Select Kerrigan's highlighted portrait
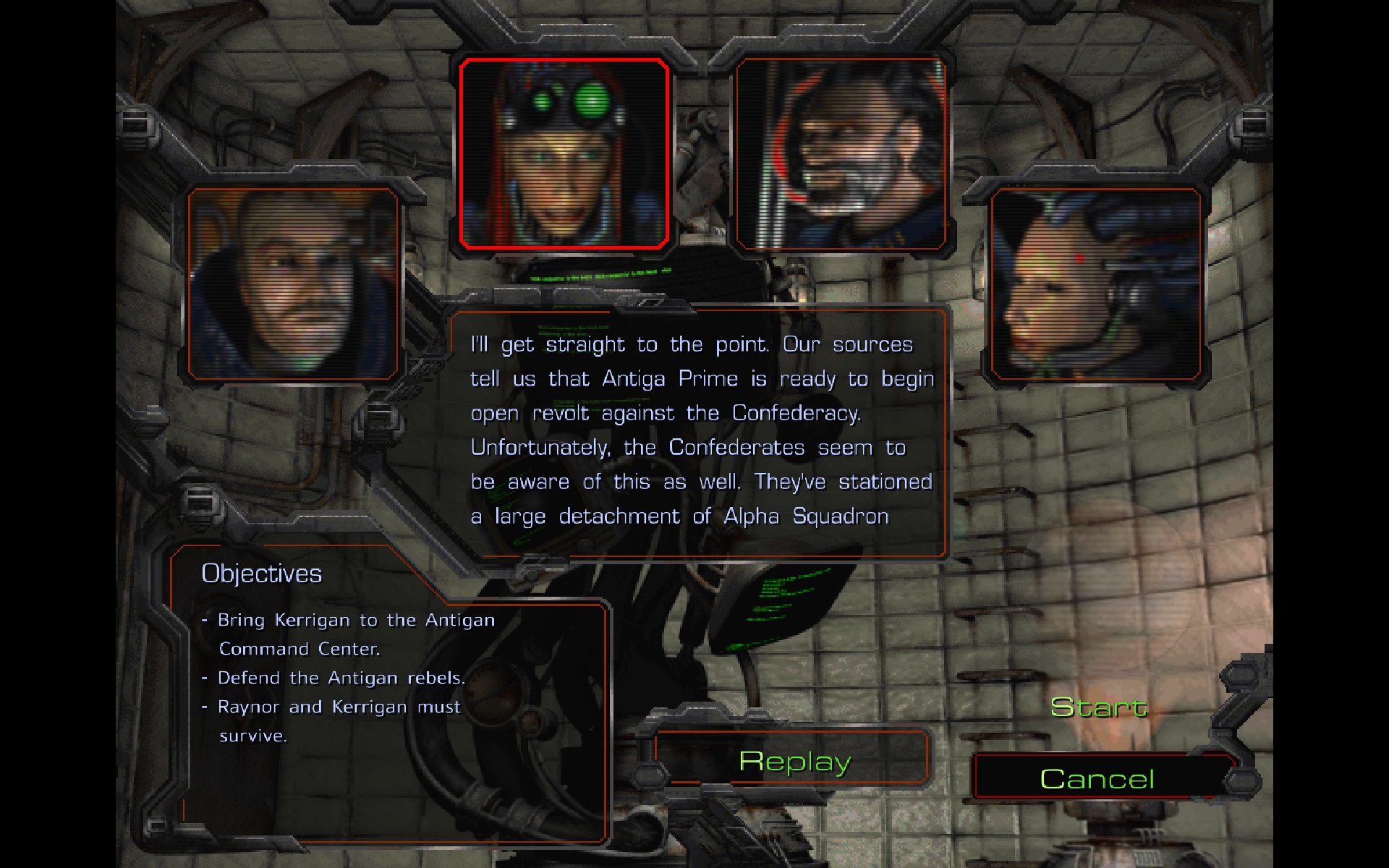The image size is (1389, 868). click(564, 153)
